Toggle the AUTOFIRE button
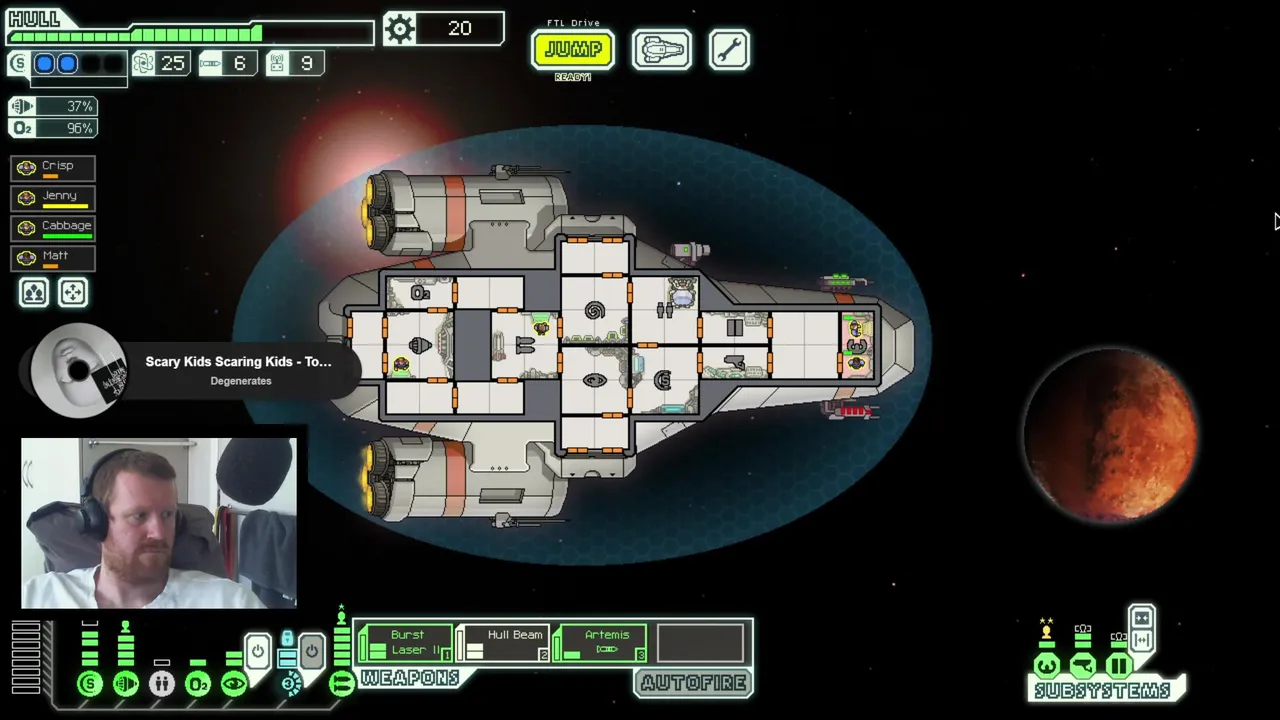 [693, 683]
